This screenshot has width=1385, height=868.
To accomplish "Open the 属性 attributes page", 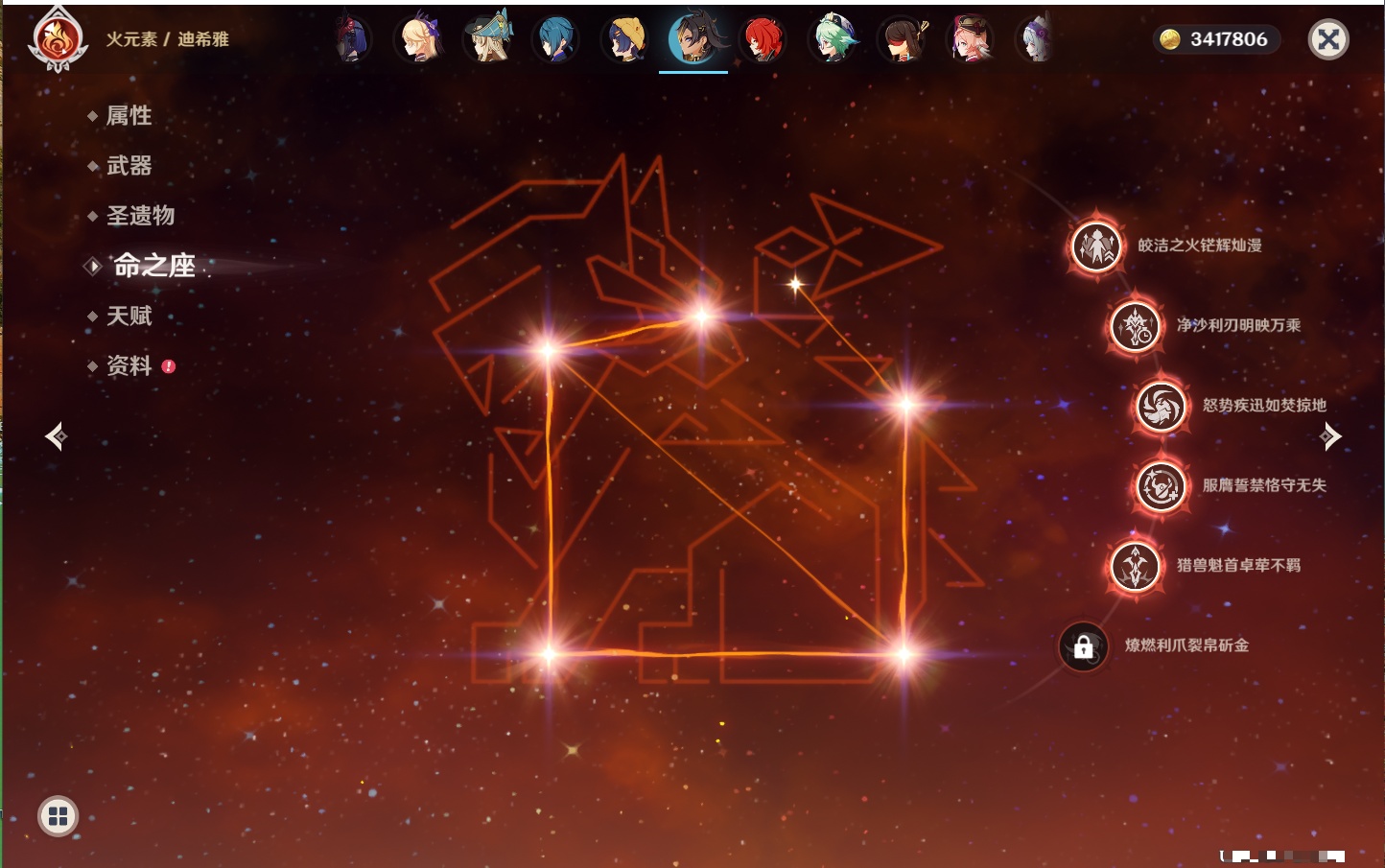I will click(129, 116).
